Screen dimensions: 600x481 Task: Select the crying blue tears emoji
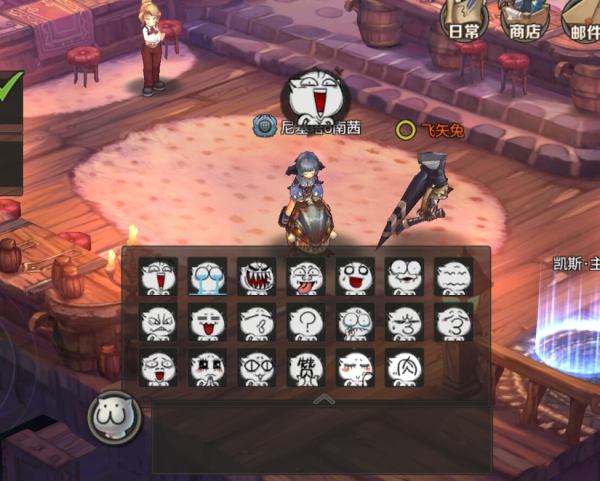[207, 277]
